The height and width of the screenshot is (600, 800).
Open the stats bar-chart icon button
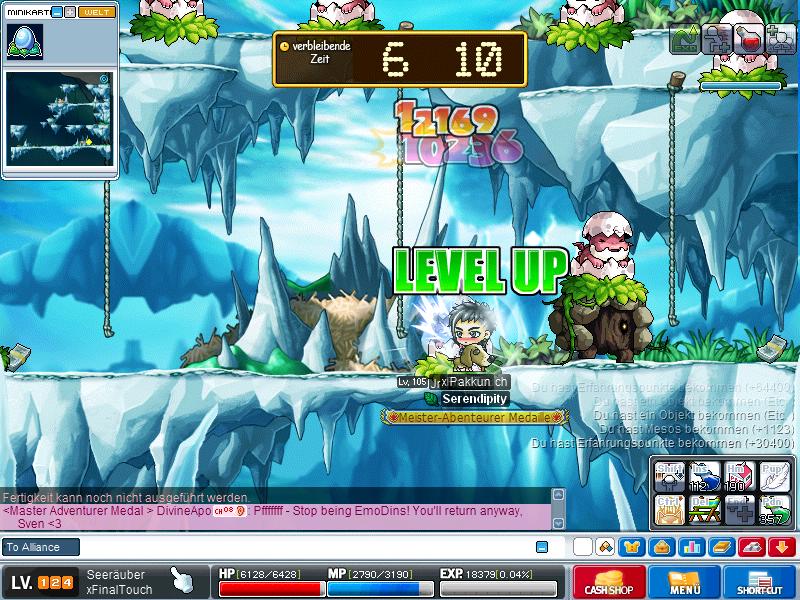690,547
